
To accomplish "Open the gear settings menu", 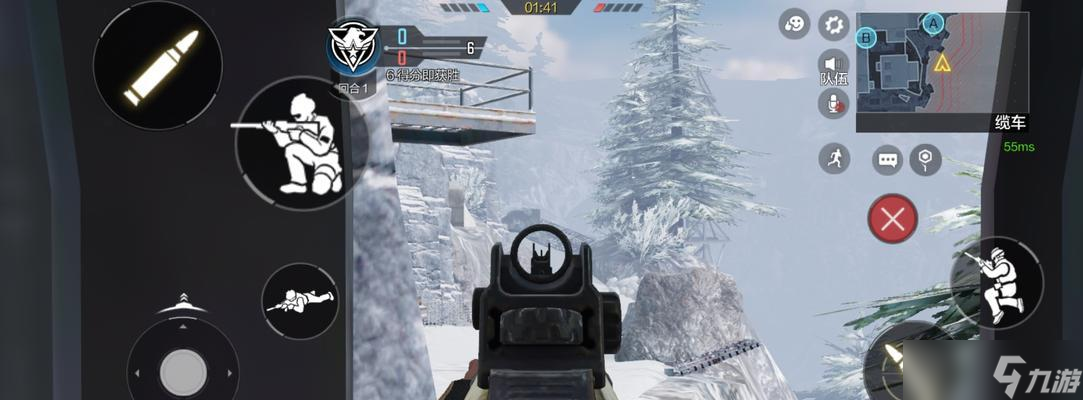I will pyautogui.click(x=833, y=25).
